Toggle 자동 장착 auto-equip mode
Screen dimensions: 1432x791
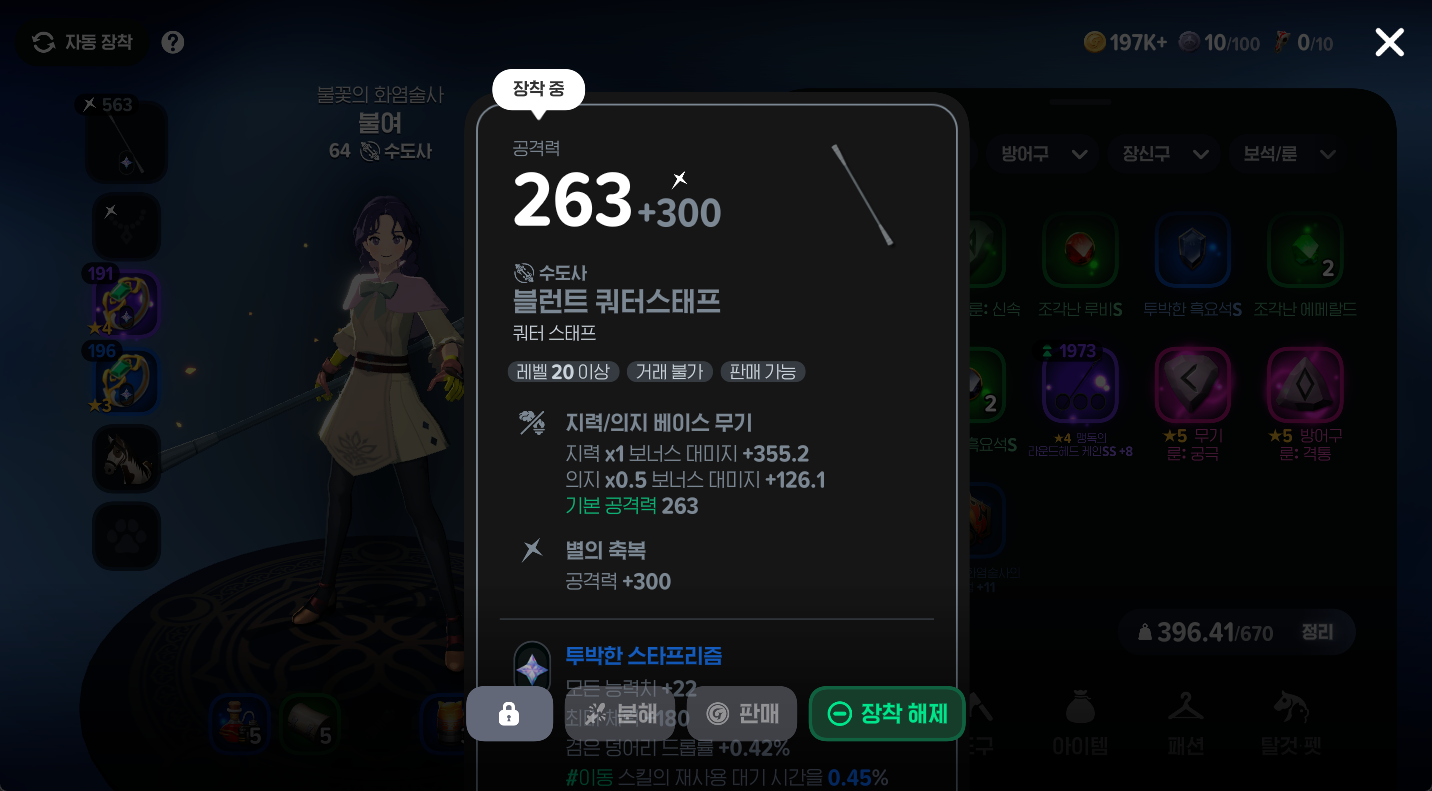[x=81, y=42]
